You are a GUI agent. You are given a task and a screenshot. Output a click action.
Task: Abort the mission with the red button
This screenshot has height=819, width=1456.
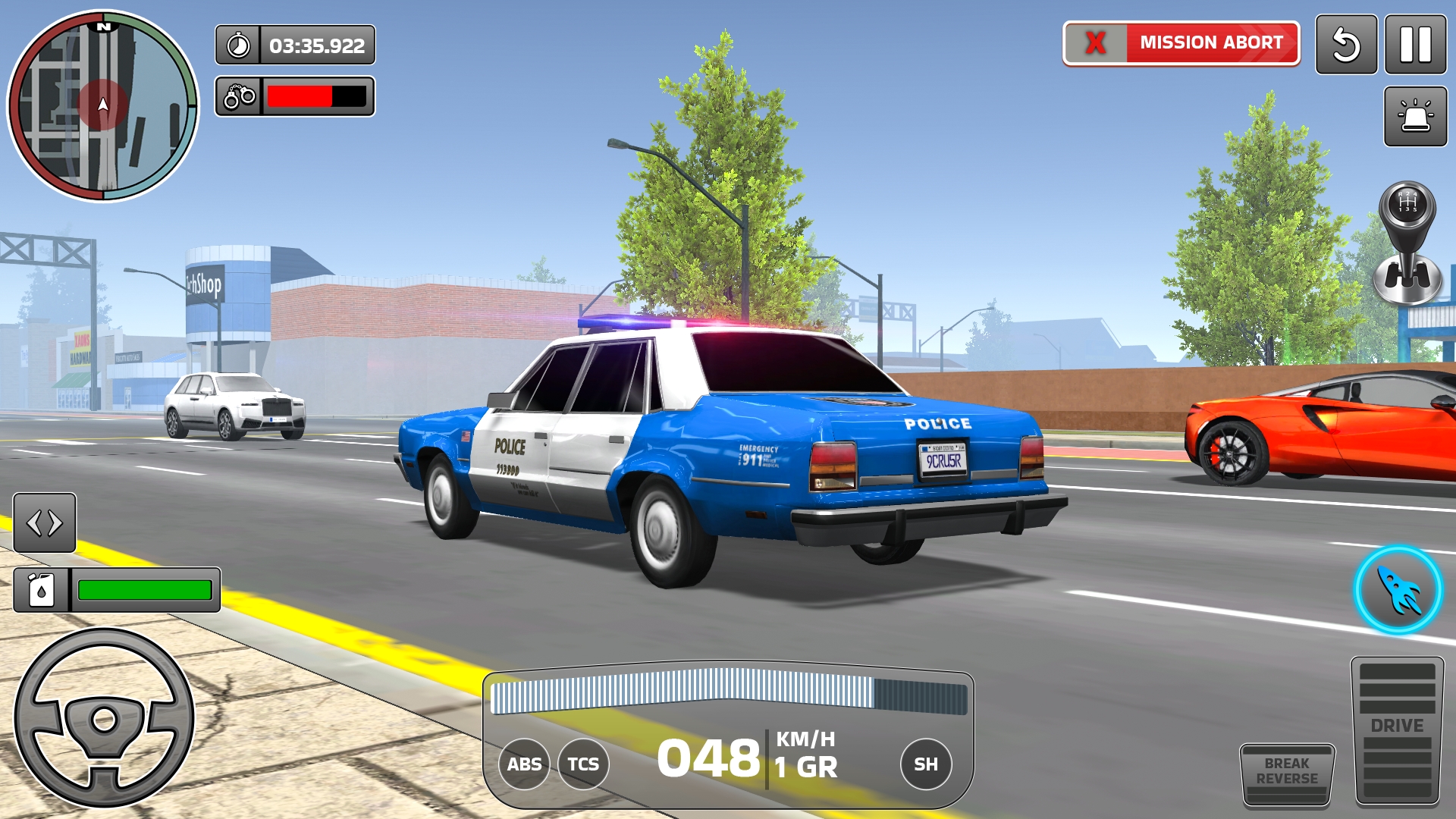pyautogui.click(x=1181, y=43)
